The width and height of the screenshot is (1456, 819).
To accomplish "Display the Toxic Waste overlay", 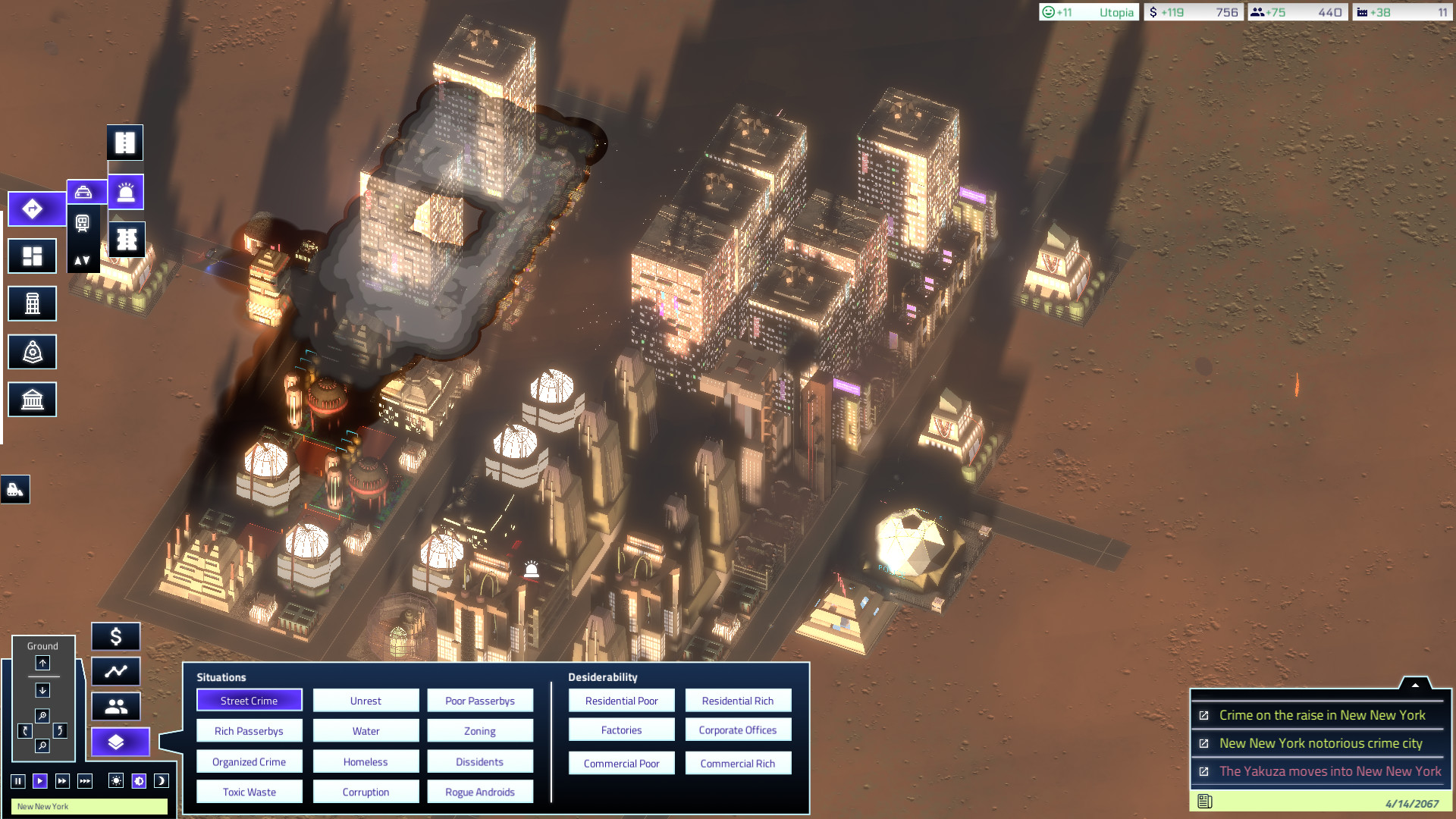I will tap(249, 792).
